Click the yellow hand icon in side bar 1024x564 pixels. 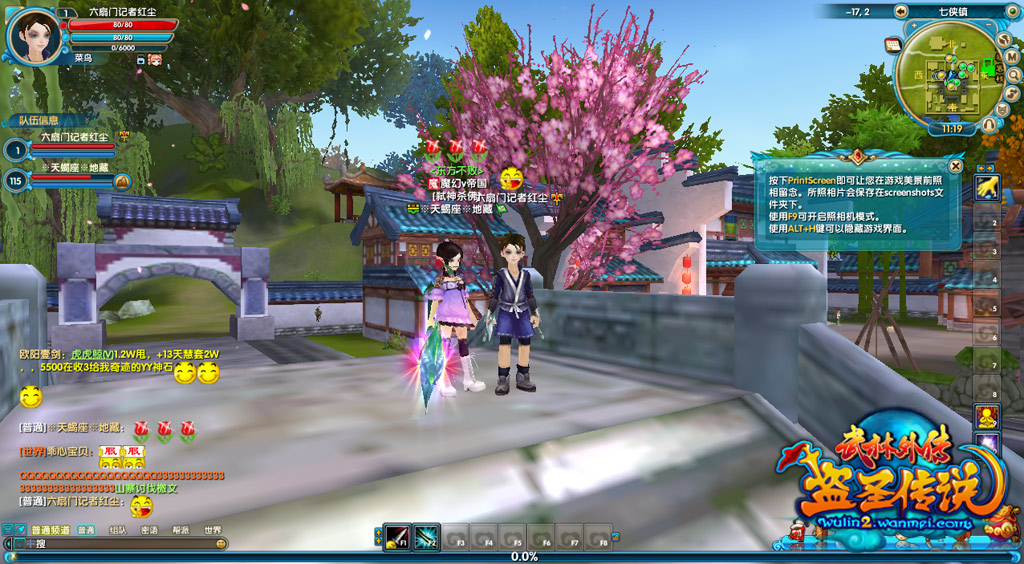pyautogui.click(x=987, y=187)
